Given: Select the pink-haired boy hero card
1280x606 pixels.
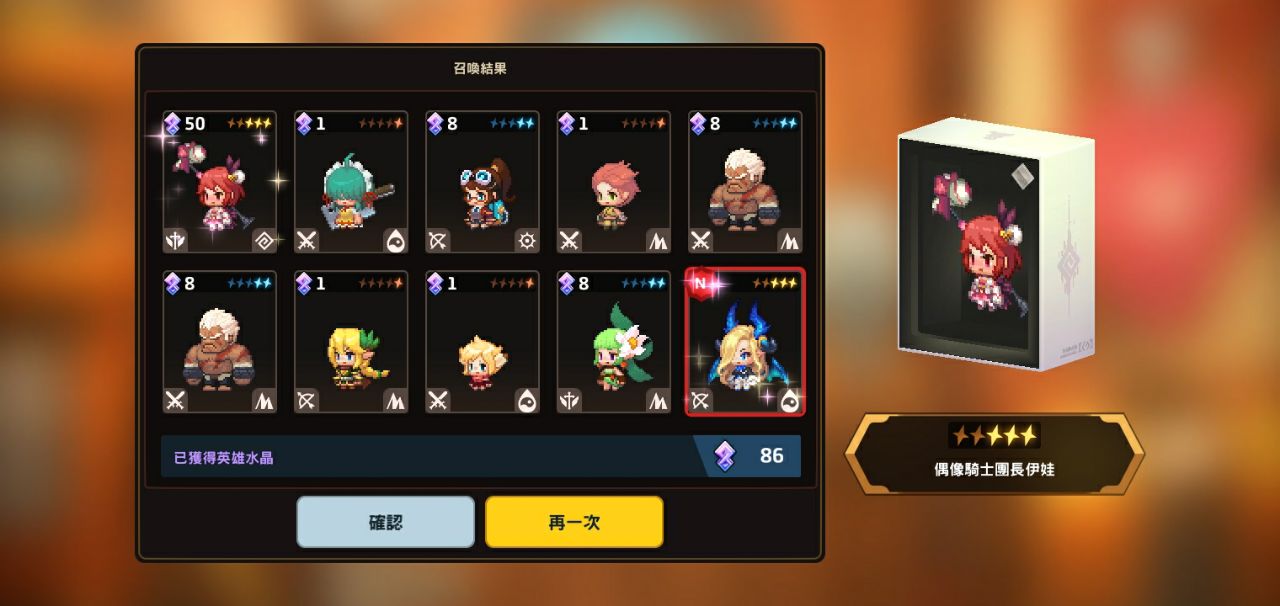Looking at the screenshot, I should point(614,182).
